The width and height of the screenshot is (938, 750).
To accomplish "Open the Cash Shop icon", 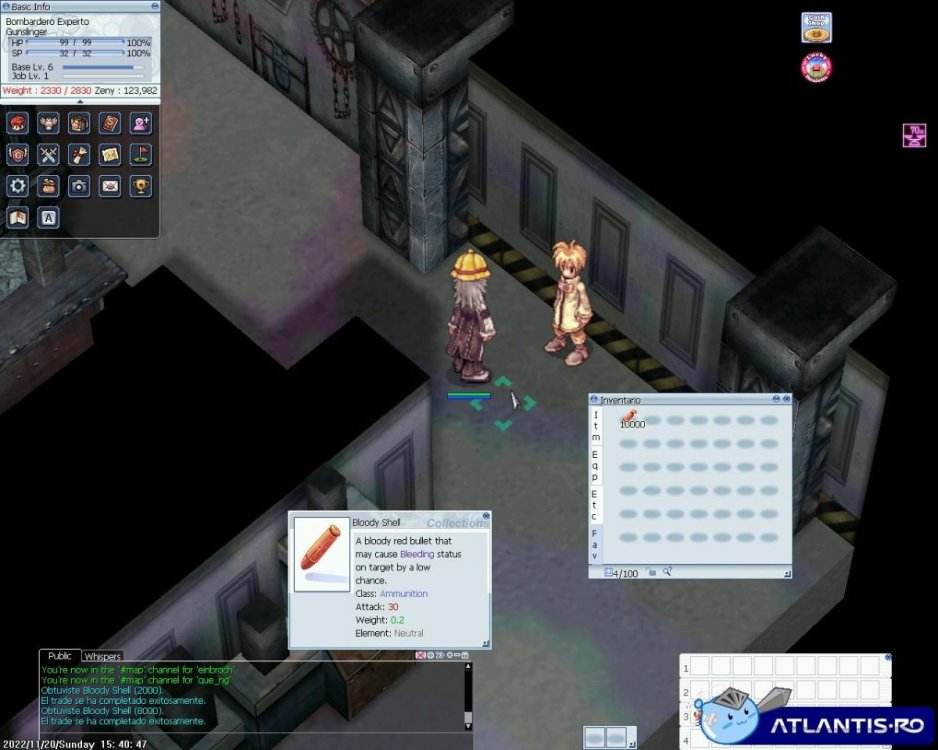I will click(816, 27).
